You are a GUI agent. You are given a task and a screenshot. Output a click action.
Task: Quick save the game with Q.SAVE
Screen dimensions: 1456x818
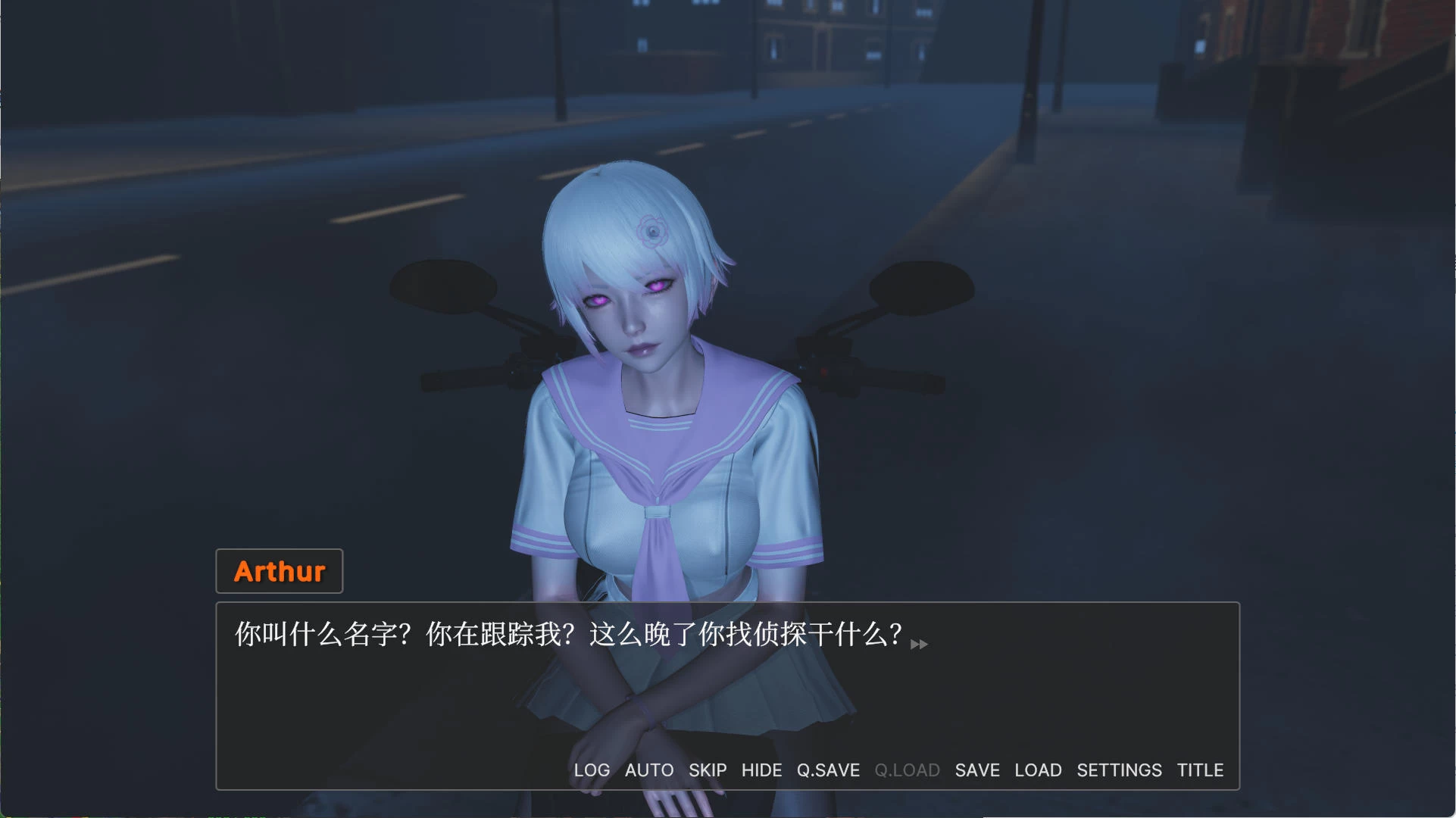pos(828,770)
